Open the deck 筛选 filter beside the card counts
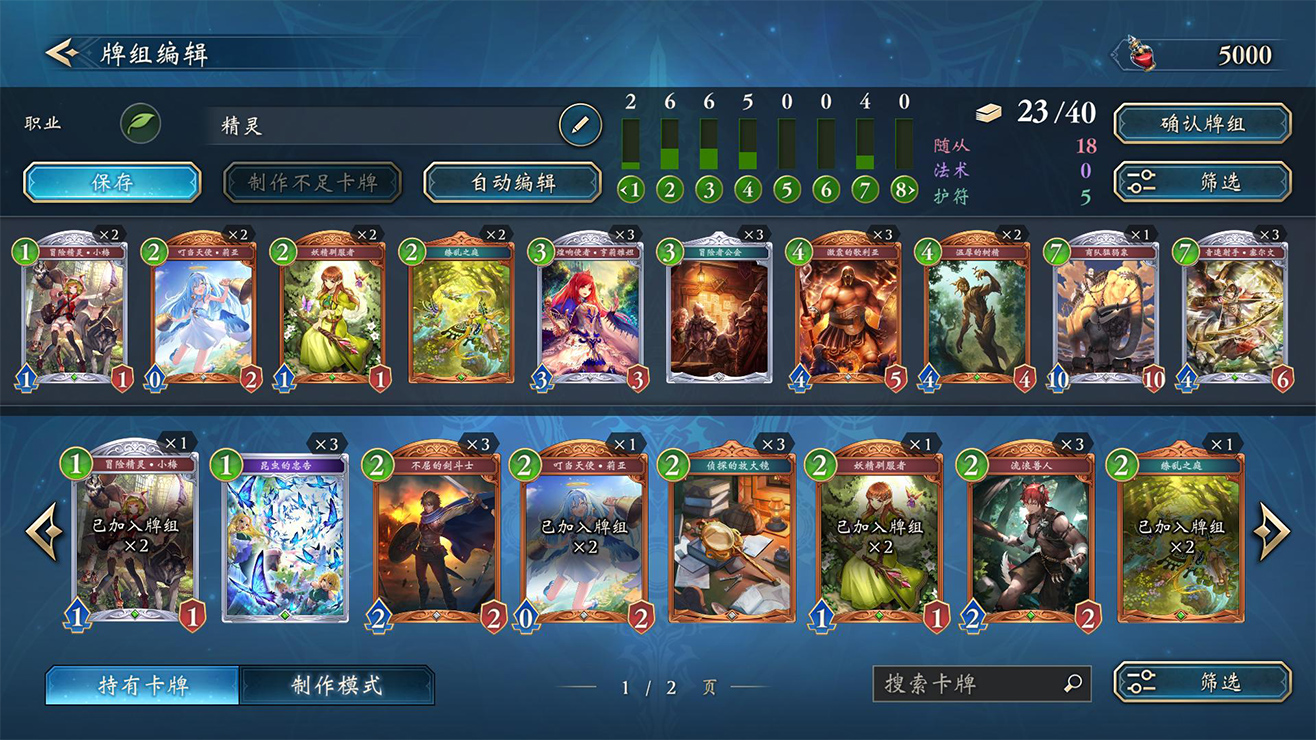The width and height of the screenshot is (1316, 740). point(1202,182)
